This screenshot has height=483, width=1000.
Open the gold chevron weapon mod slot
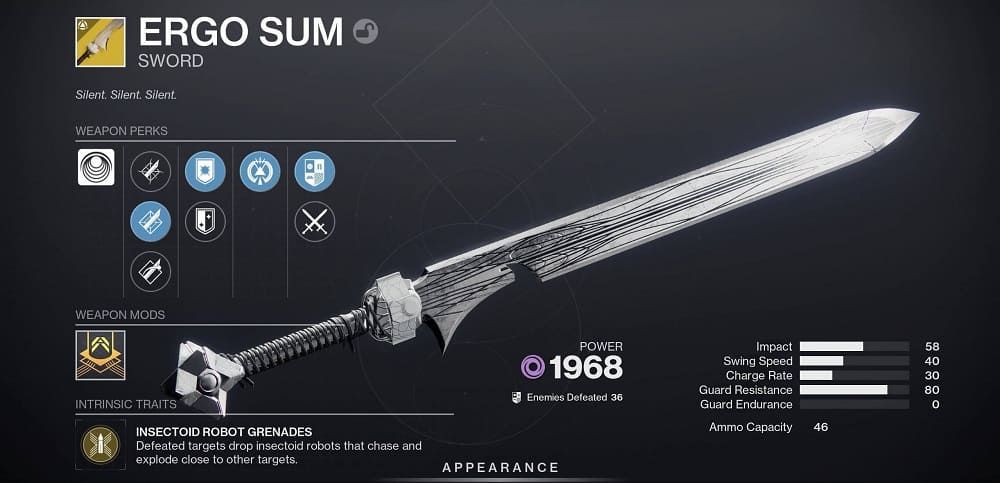pos(100,356)
